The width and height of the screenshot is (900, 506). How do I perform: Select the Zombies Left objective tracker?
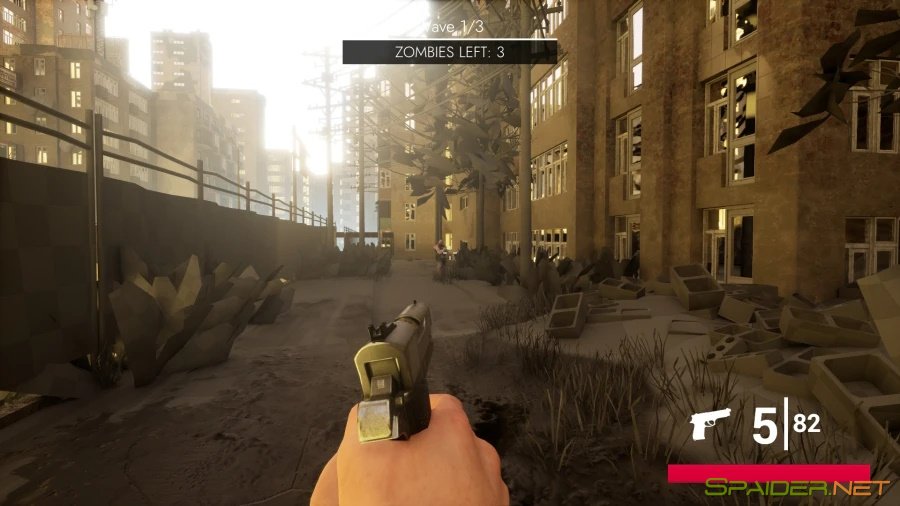coord(450,52)
